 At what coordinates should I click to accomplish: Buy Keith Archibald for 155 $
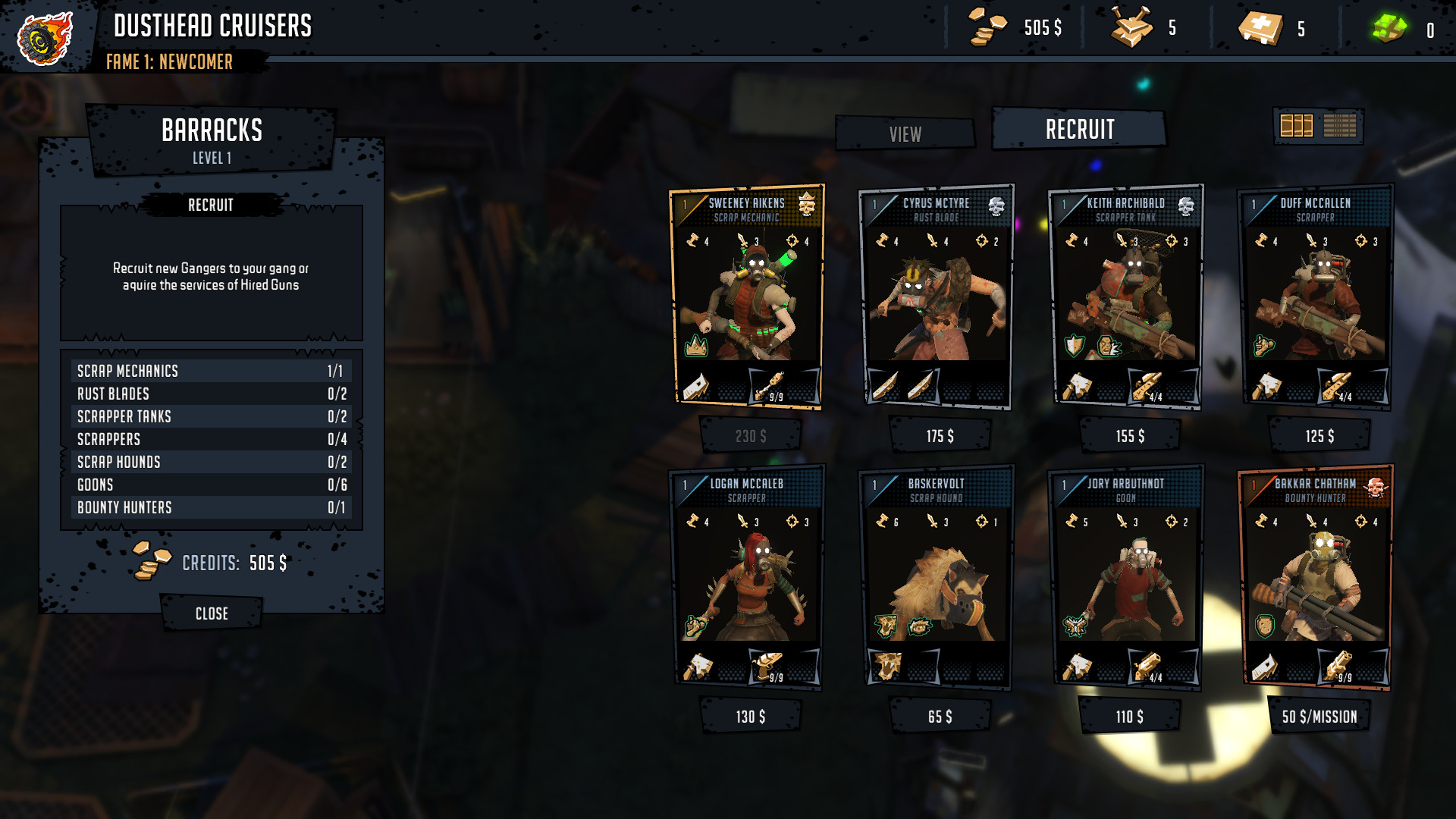(x=1129, y=436)
